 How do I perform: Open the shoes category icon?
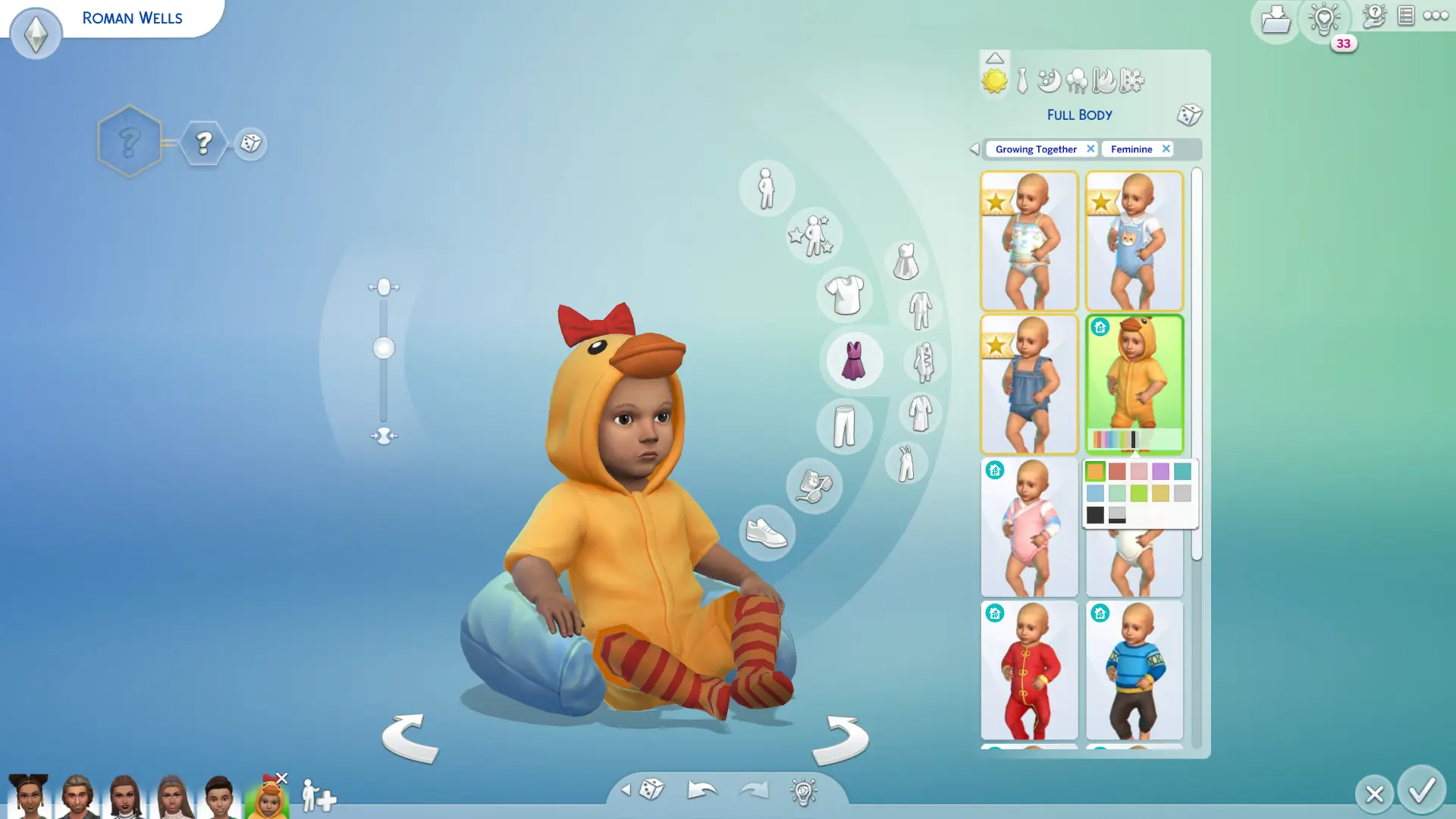766,533
